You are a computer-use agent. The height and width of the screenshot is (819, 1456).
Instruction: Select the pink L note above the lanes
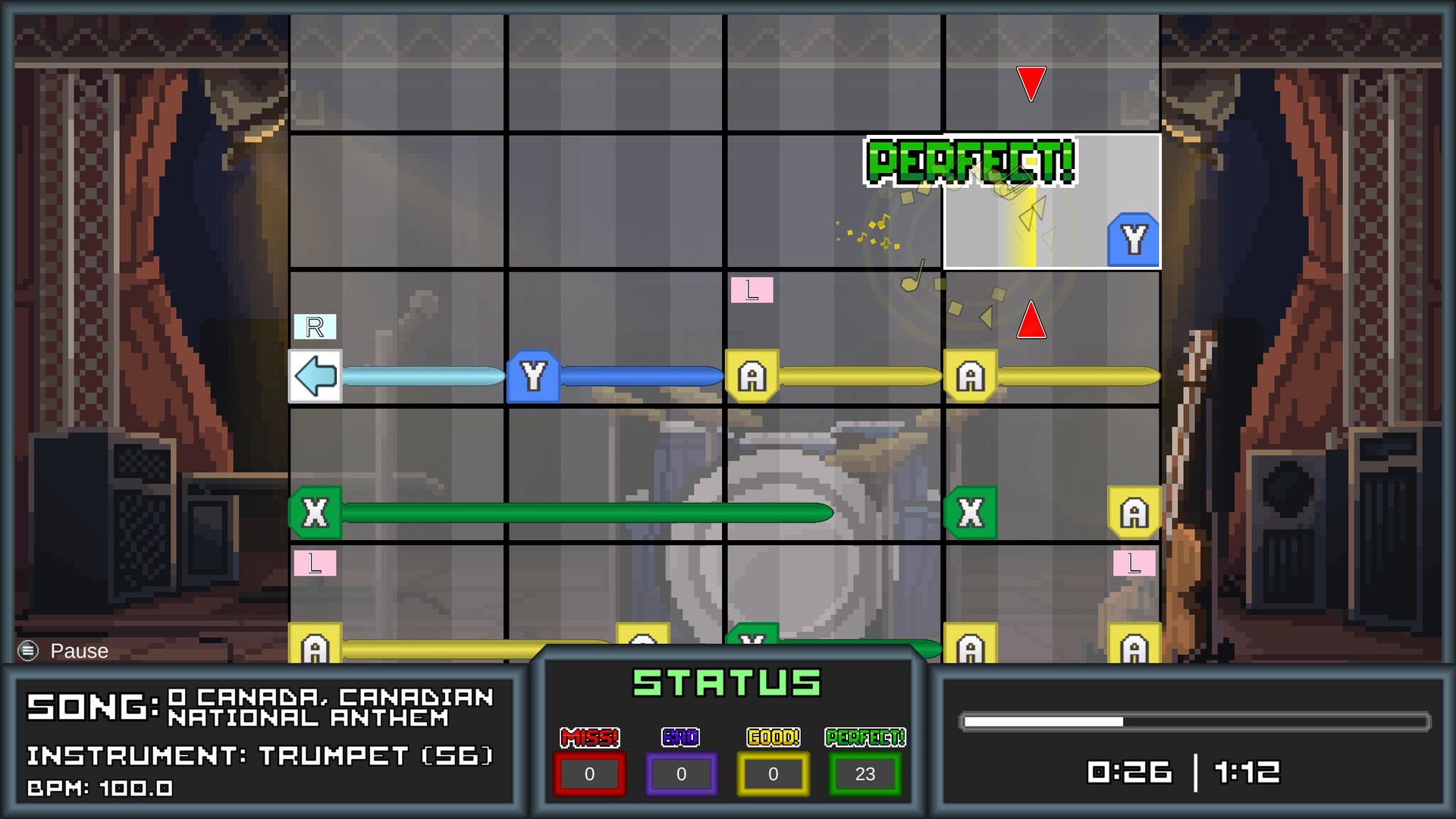(752, 290)
